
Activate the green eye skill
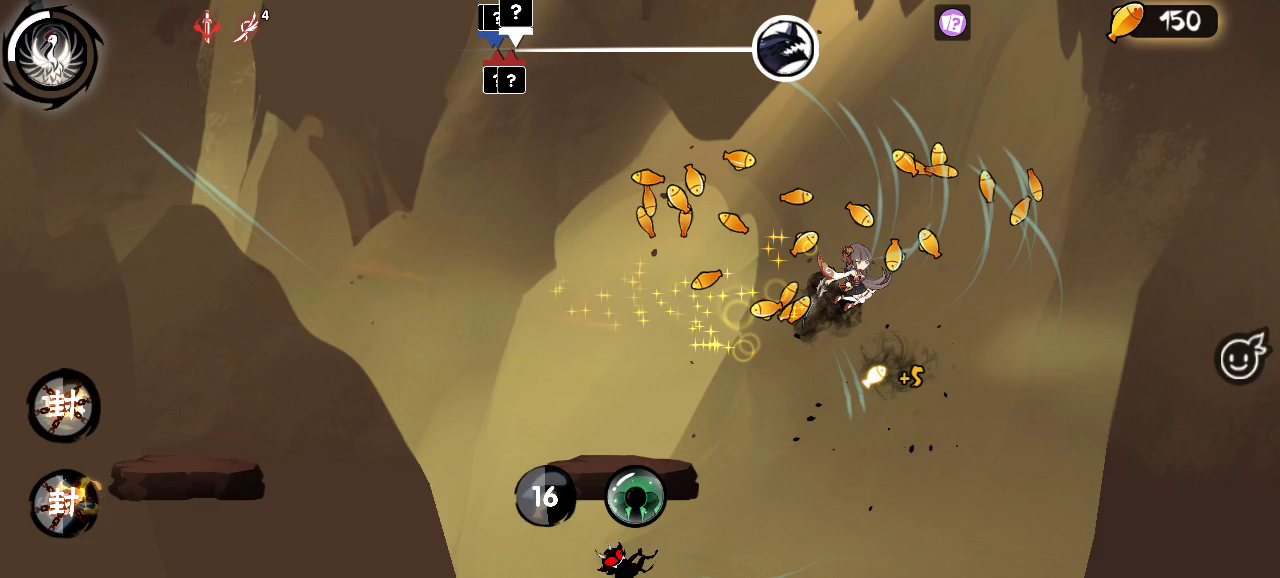click(636, 495)
